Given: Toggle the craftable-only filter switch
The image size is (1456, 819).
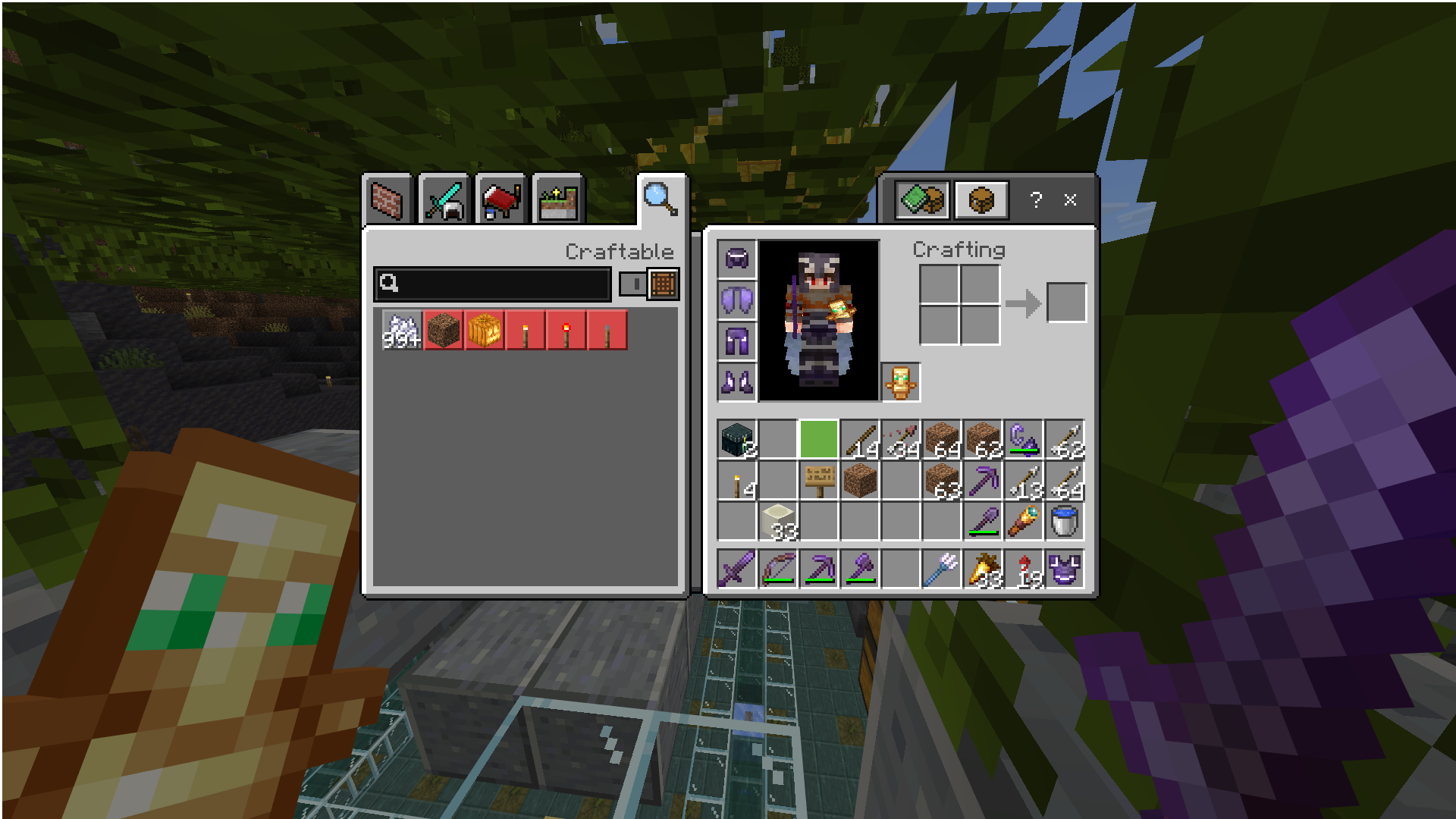Looking at the screenshot, I should point(632,285).
